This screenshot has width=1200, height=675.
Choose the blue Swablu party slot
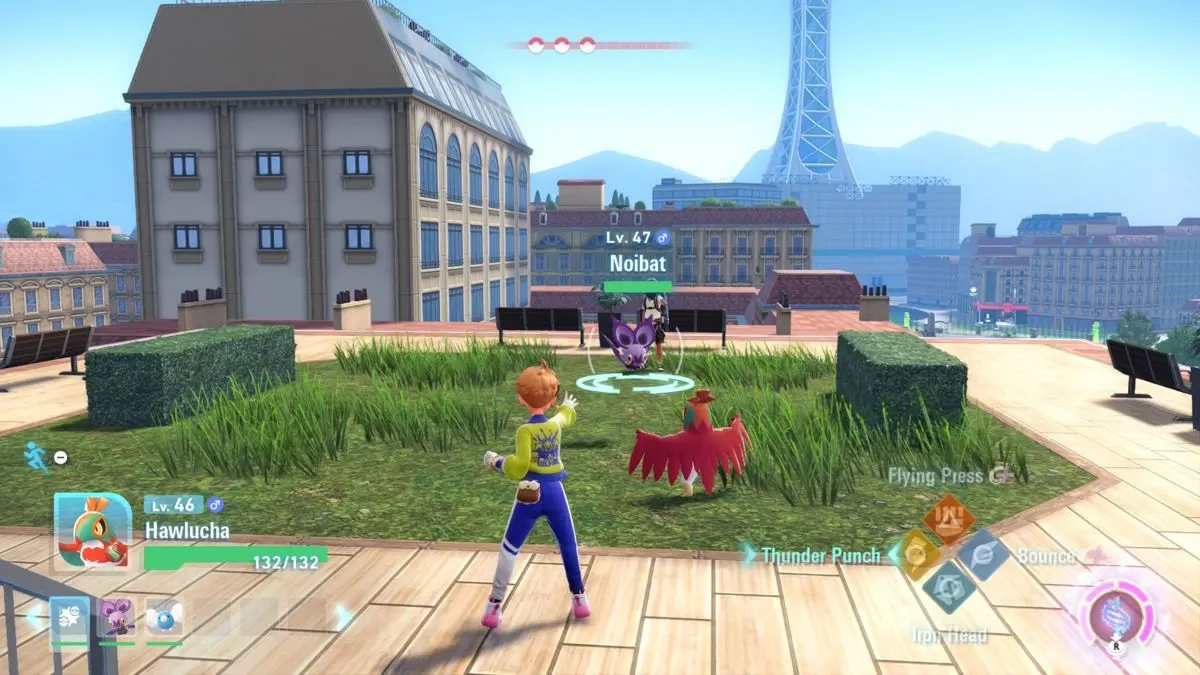(x=163, y=617)
